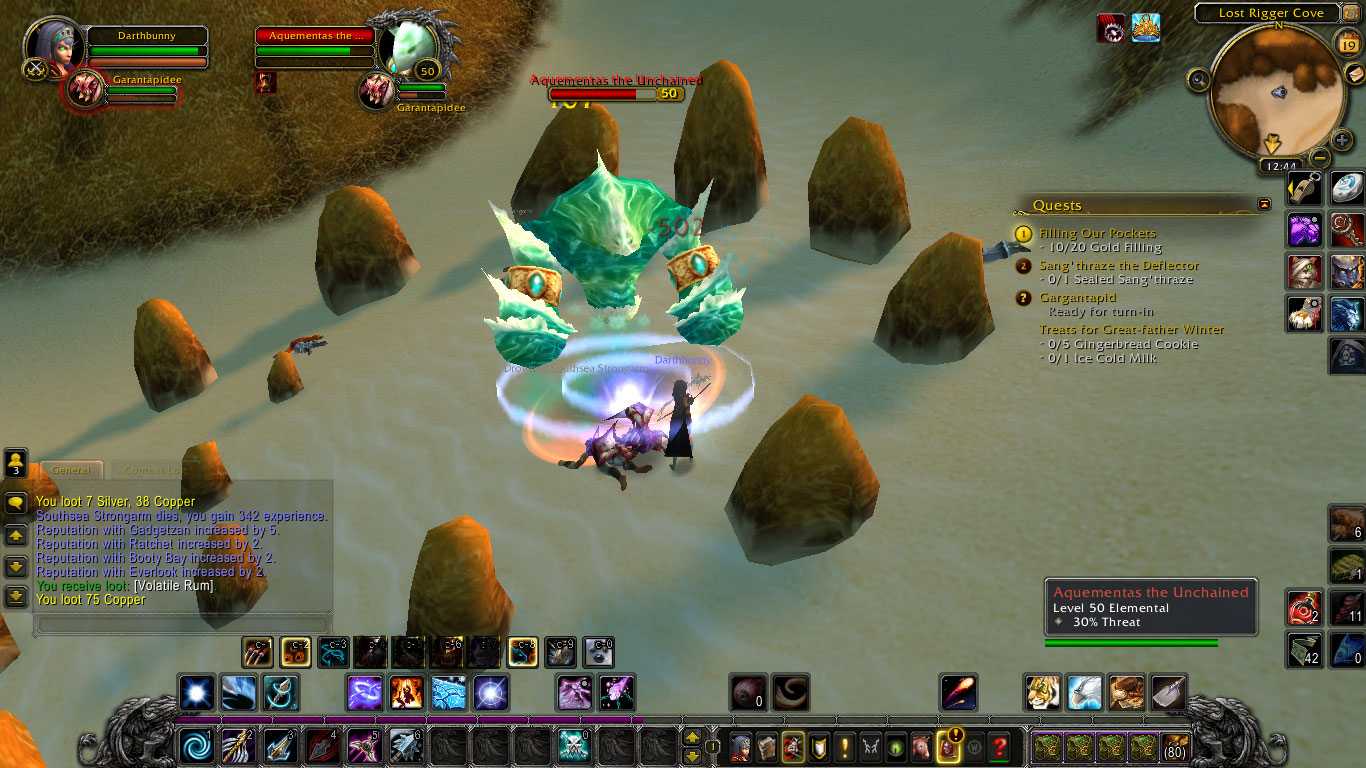Open the backpack showing 80 free slots

point(1174,747)
